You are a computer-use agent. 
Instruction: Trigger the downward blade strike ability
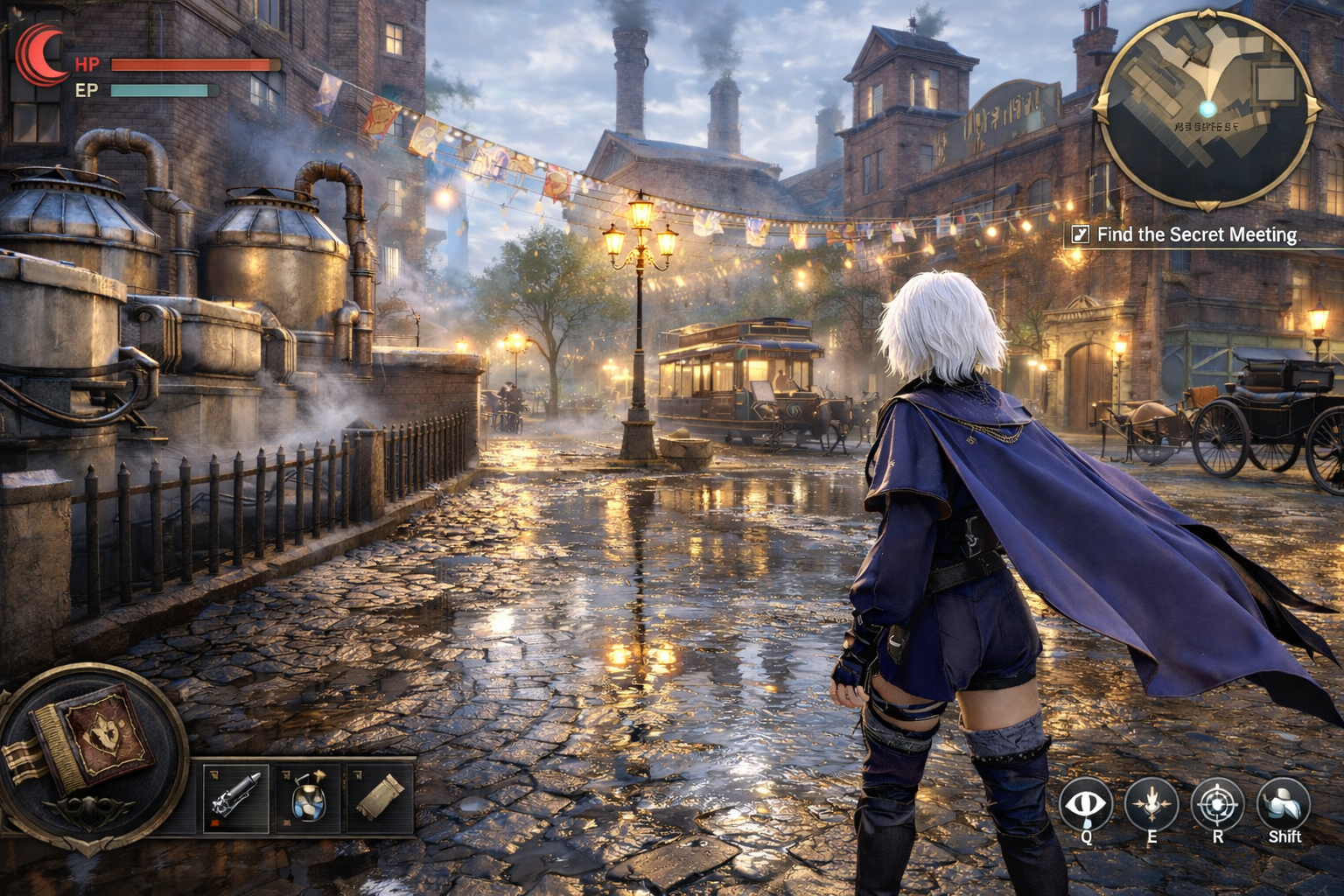[1151, 804]
